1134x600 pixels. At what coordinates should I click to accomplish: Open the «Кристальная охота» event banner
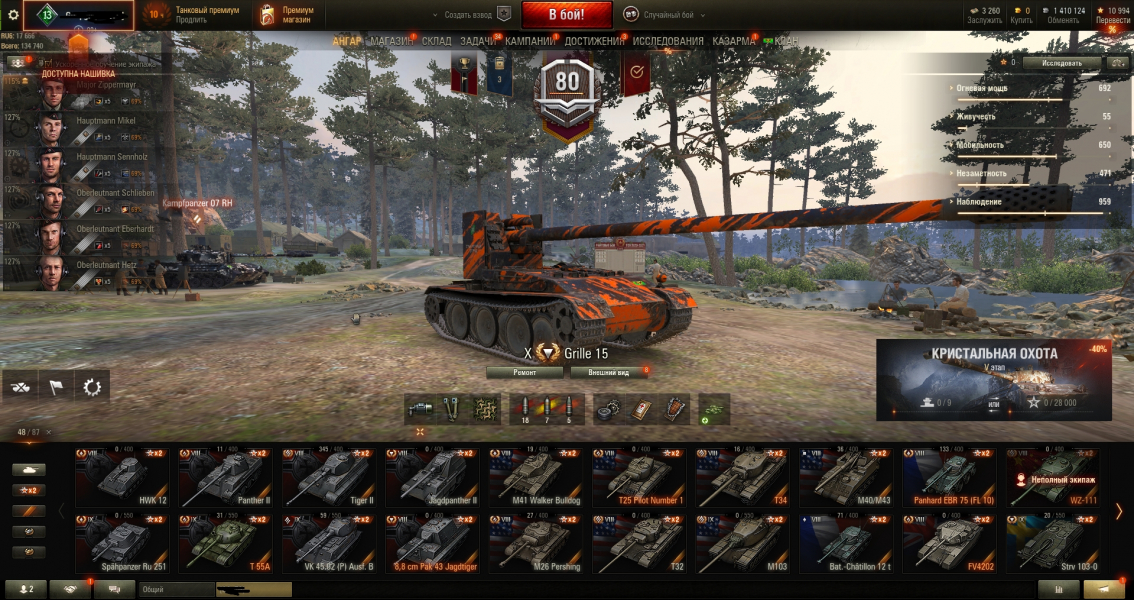click(x=994, y=379)
